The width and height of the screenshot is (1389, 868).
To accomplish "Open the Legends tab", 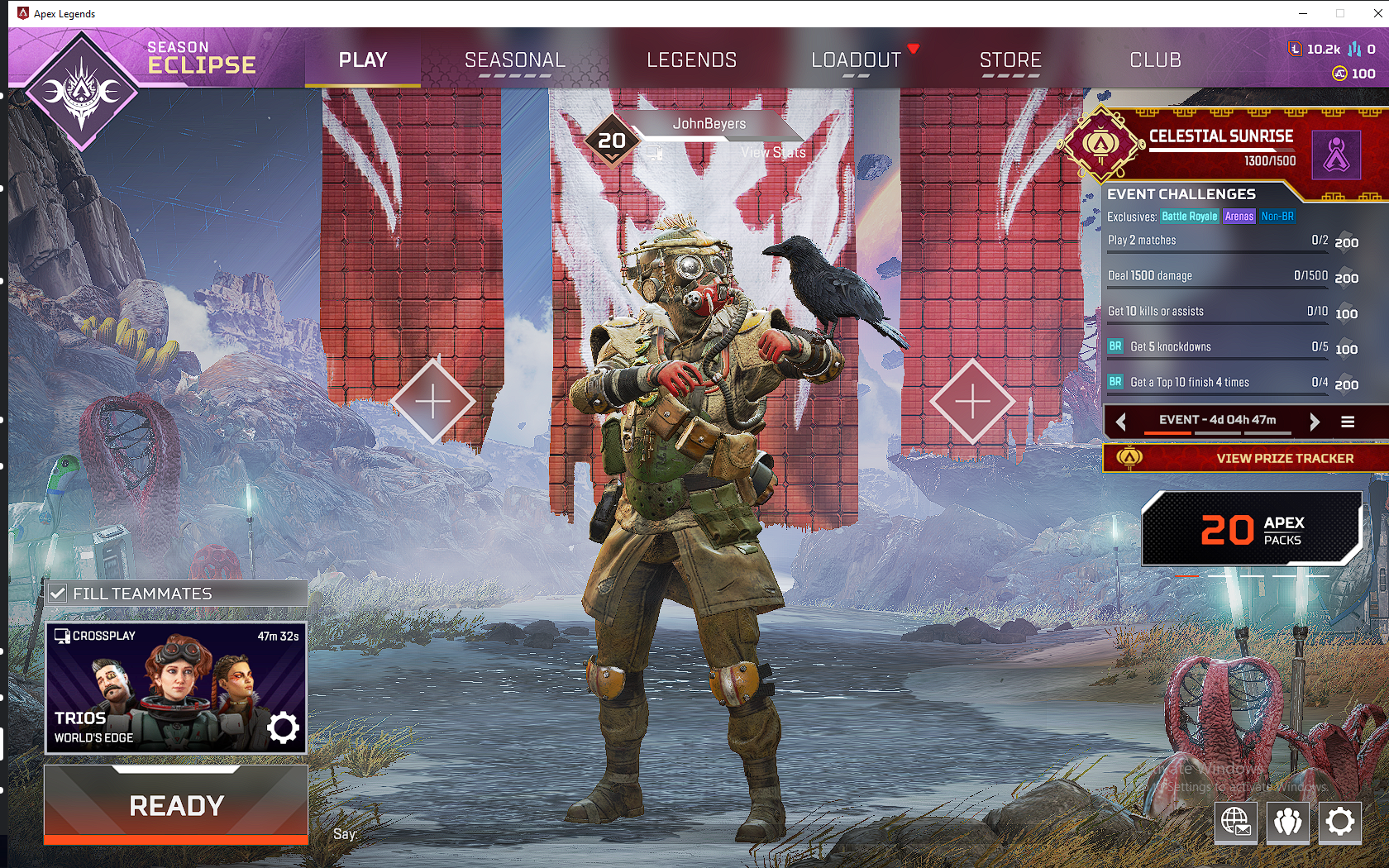I will click(691, 60).
